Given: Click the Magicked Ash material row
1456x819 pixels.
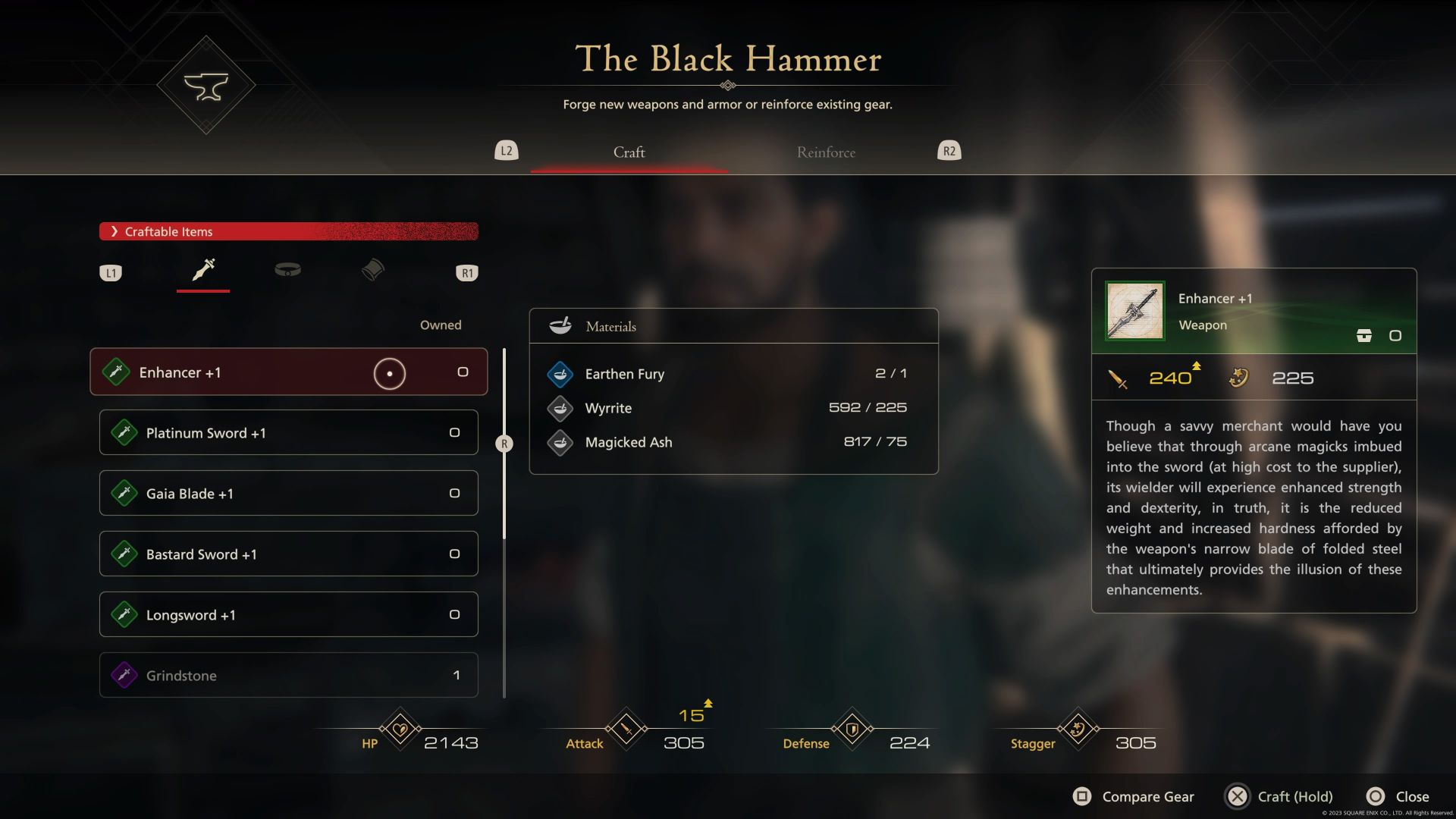Looking at the screenshot, I should click(733, 442).
